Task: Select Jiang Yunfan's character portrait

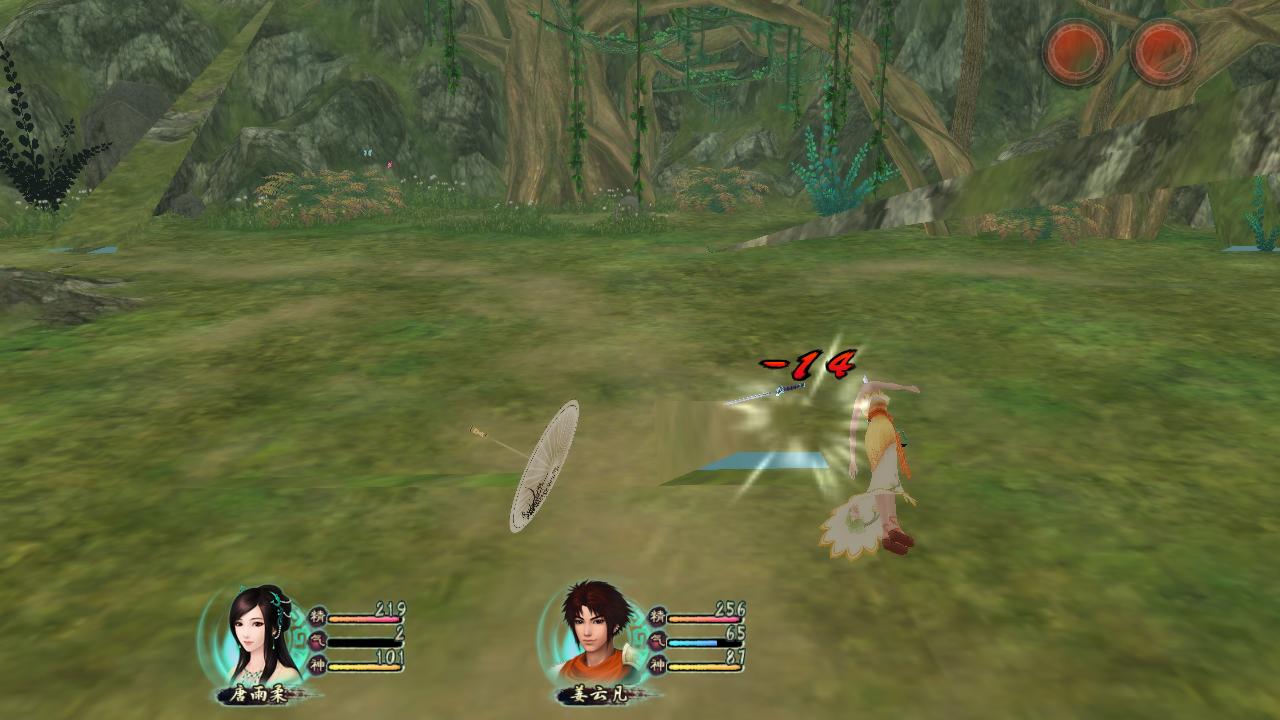Action: pos(598,632)
